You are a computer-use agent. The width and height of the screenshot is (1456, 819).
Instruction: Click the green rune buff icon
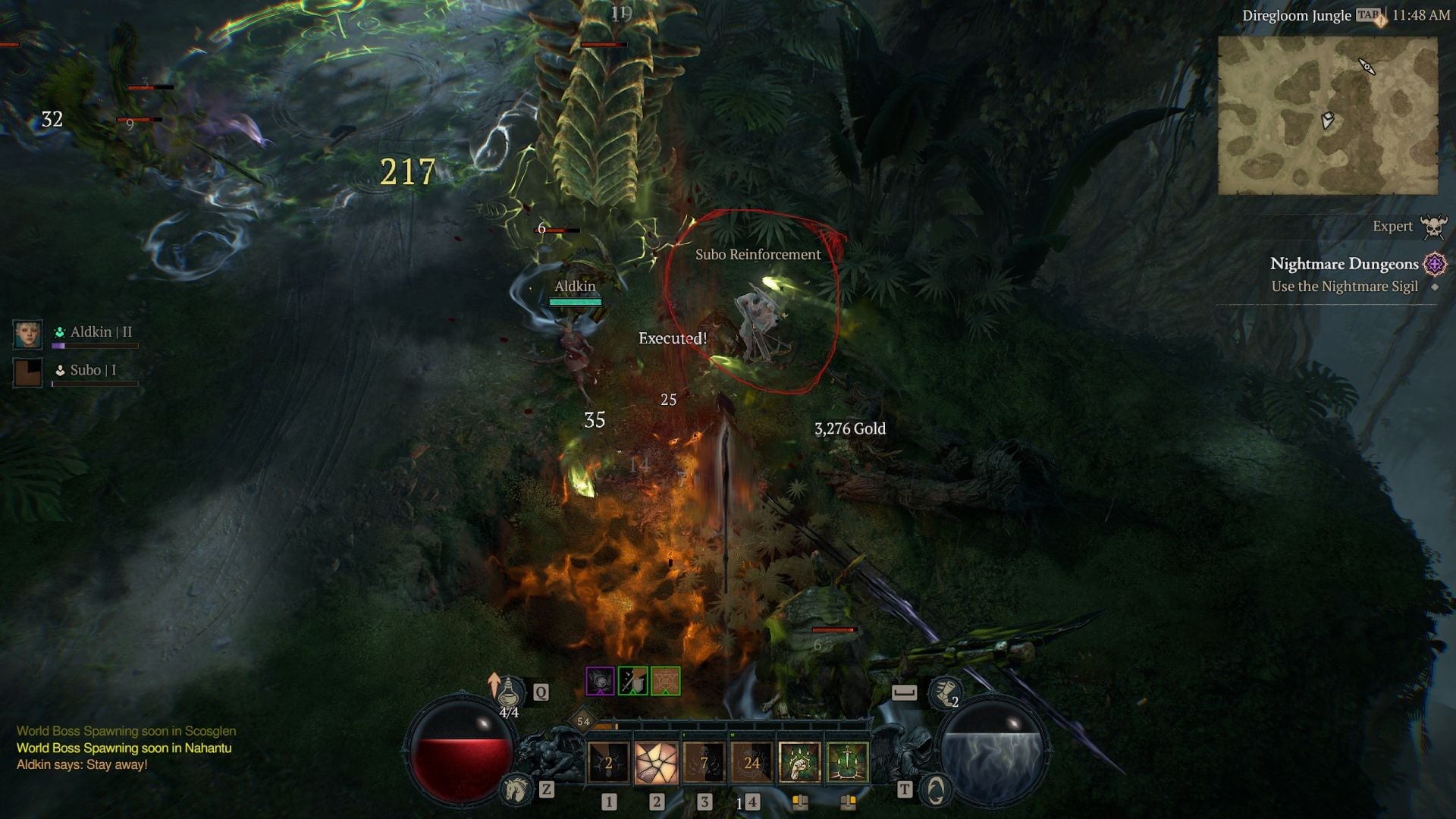click(666, 681)
